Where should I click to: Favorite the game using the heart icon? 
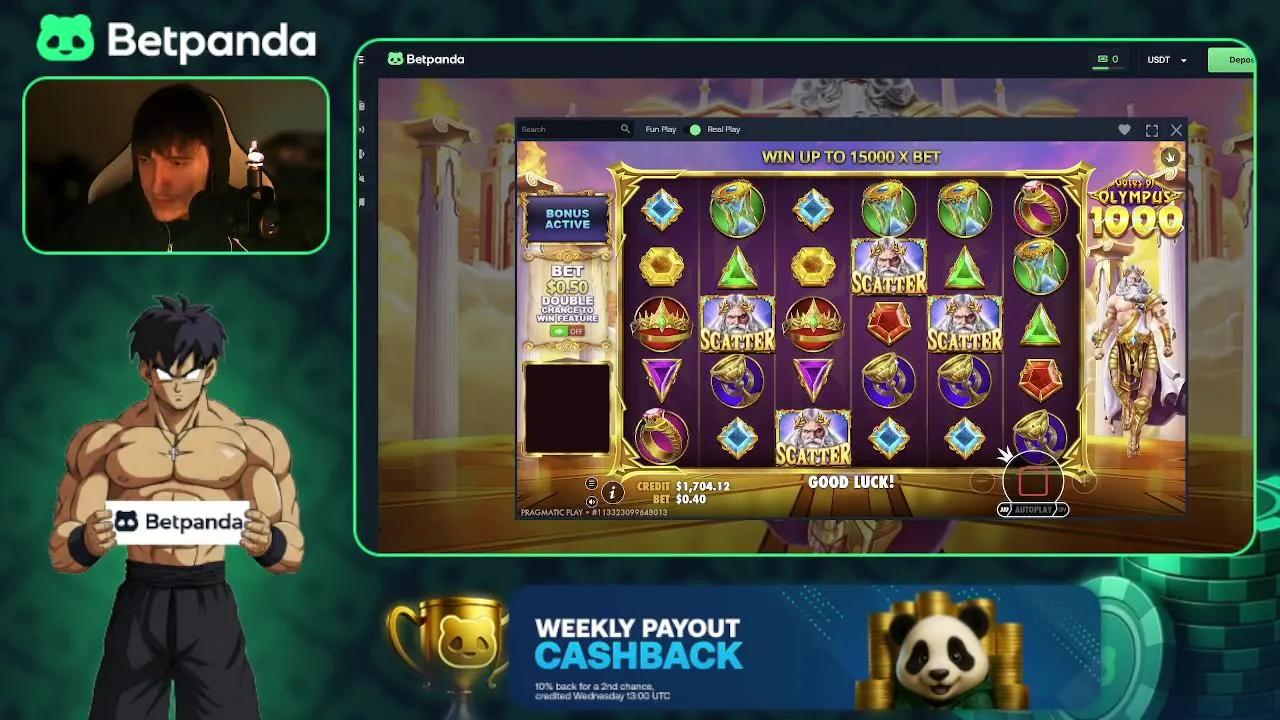[1124, 130]
